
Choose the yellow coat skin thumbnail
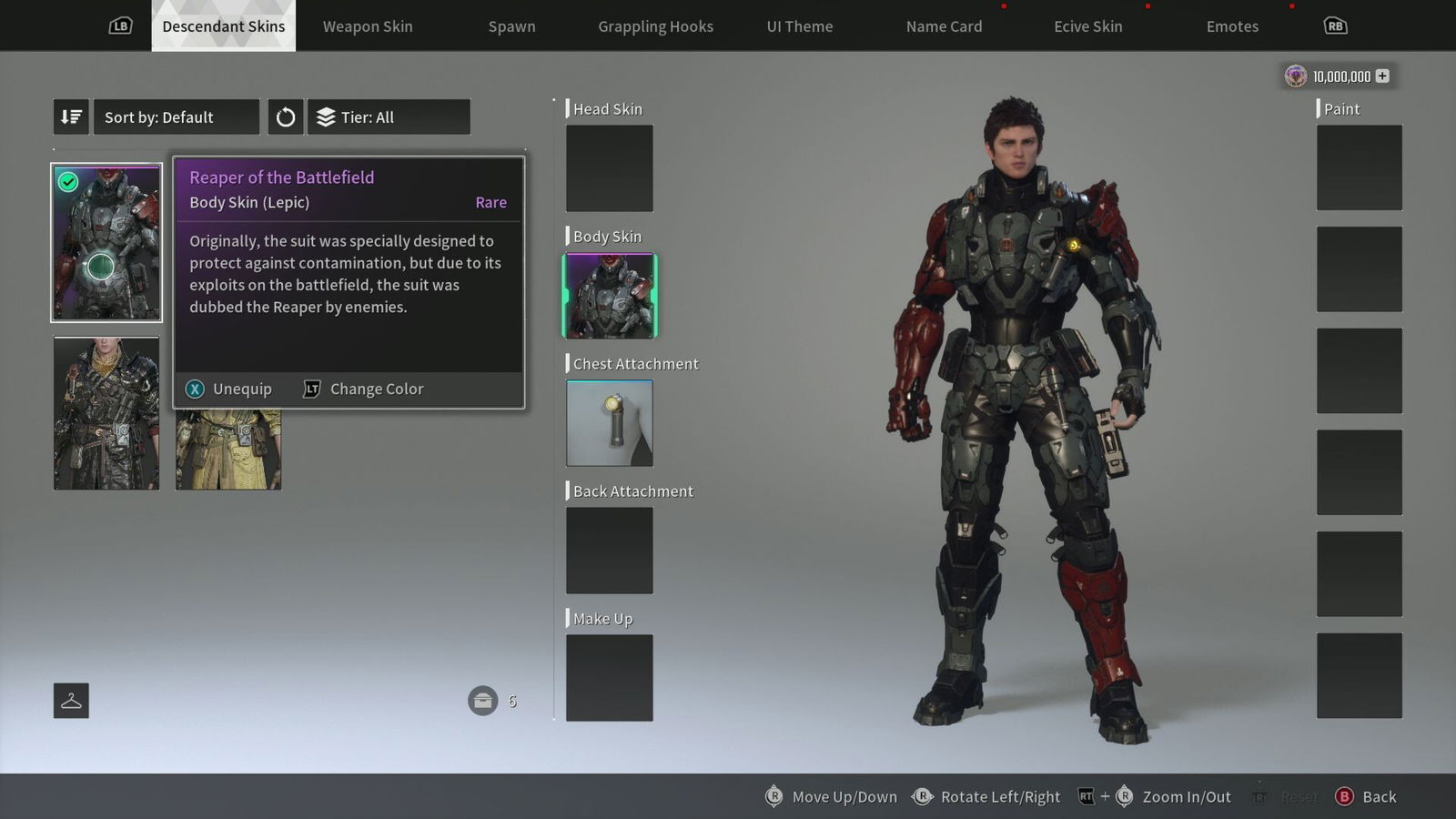coord(228,450)
